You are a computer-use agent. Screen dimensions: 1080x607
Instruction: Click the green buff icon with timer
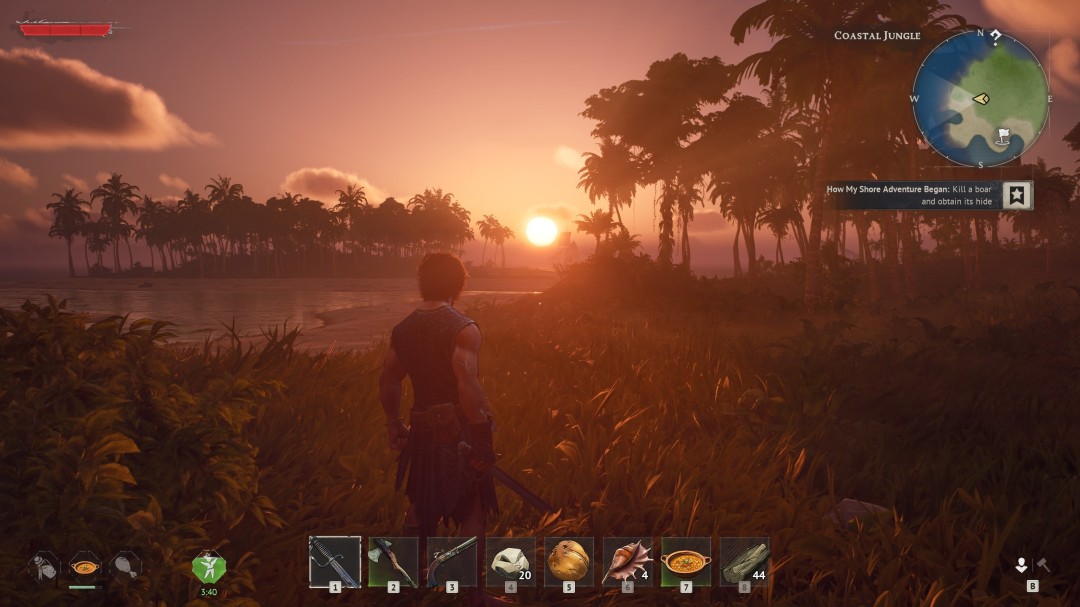[209, 567]
